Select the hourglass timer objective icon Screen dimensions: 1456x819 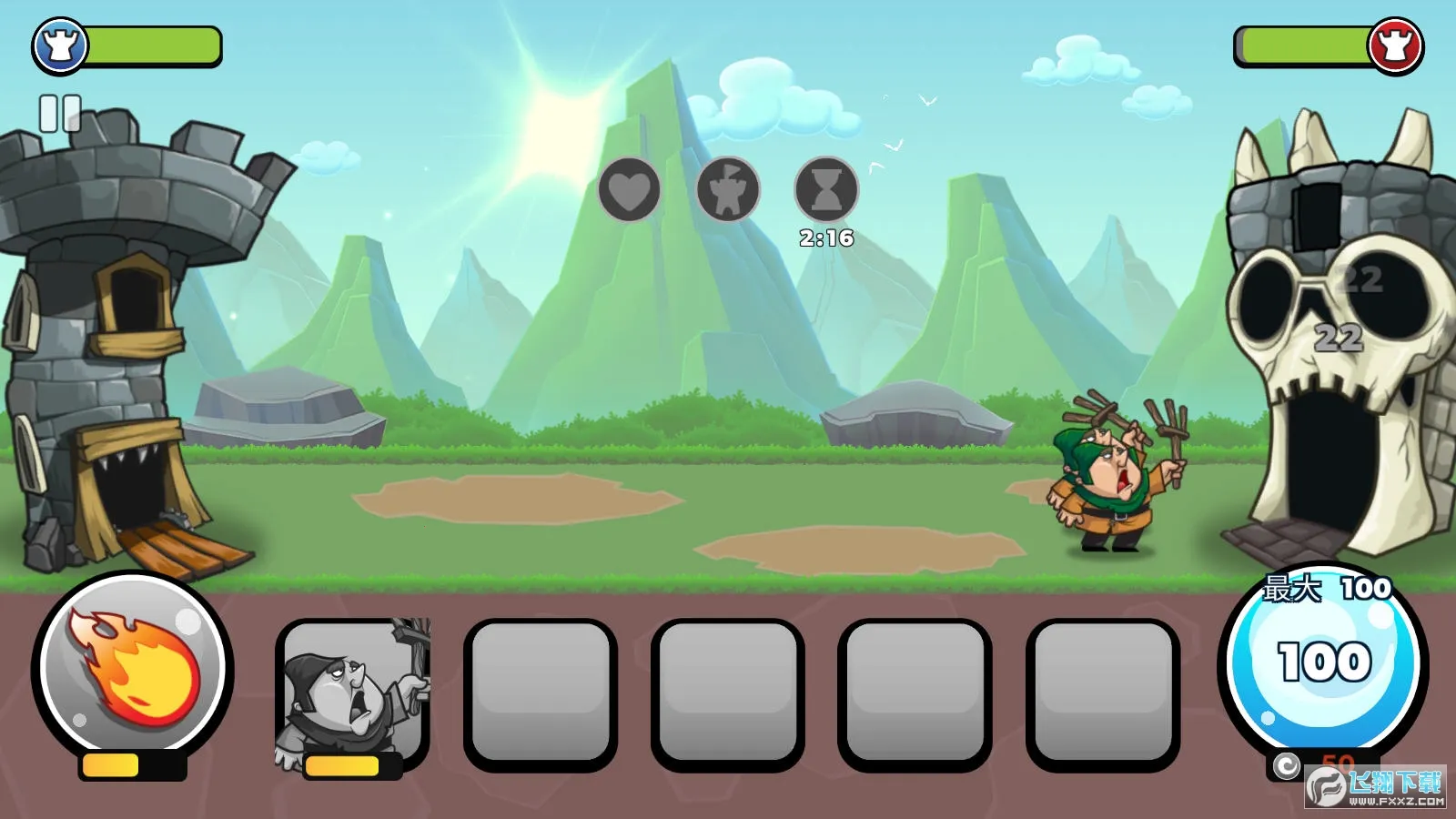826,190
